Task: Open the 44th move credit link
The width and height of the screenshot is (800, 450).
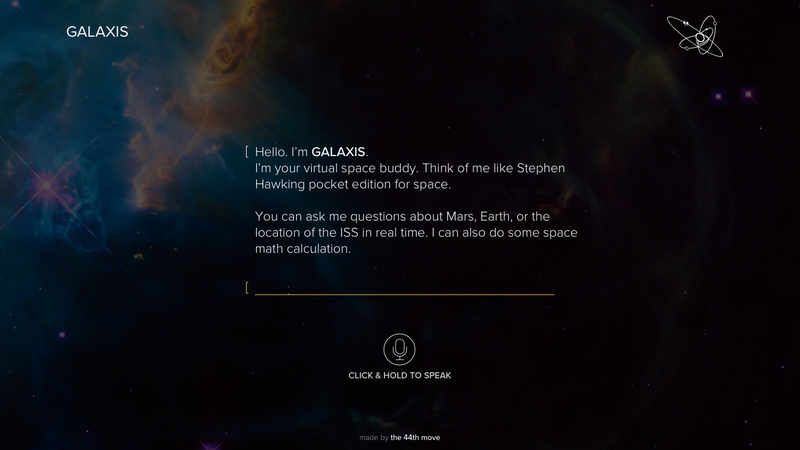Action: [415, 437]
